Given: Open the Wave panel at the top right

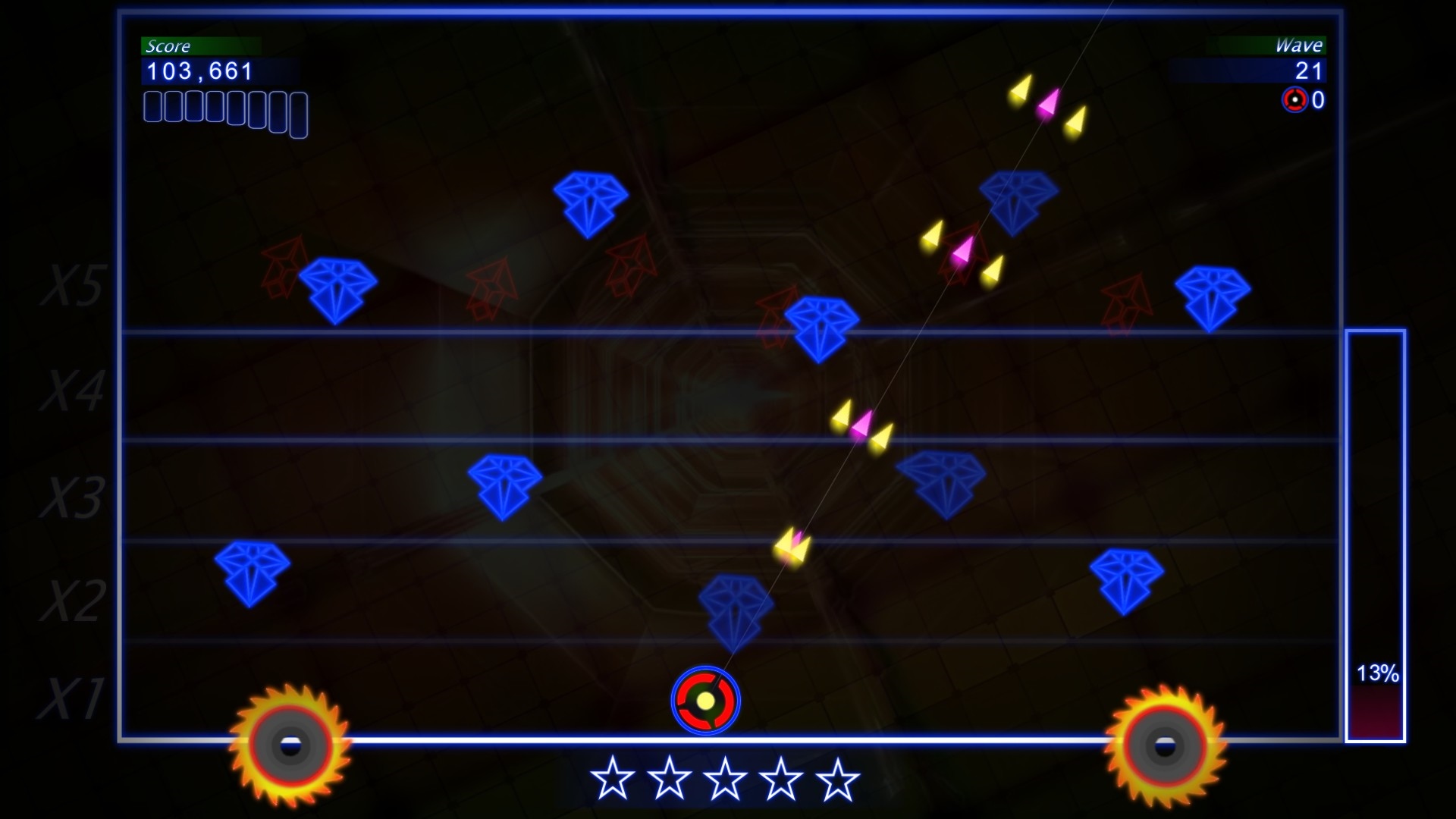Looking at the screenshot, I should pos(1301,46).
